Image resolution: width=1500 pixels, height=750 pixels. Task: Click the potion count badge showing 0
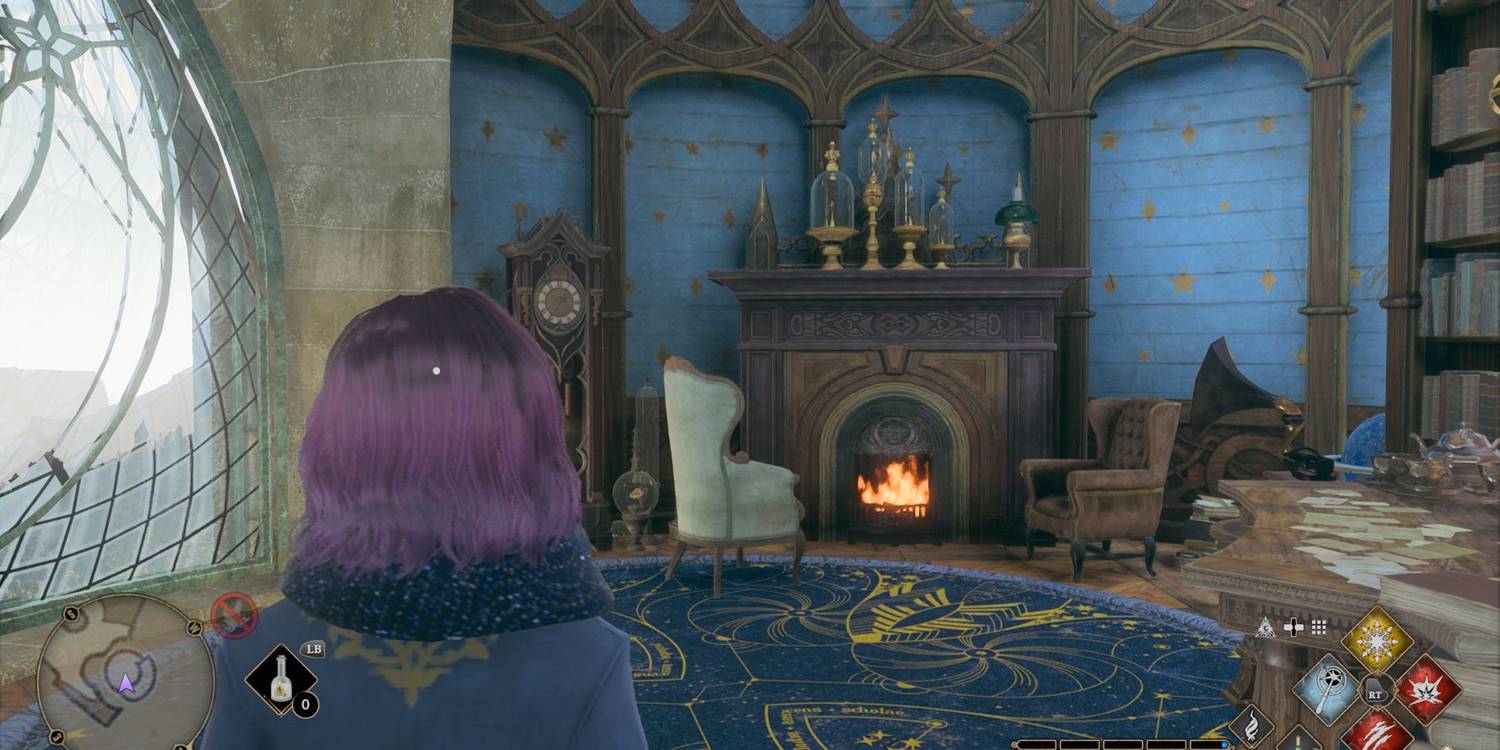[x=305, y=704]
